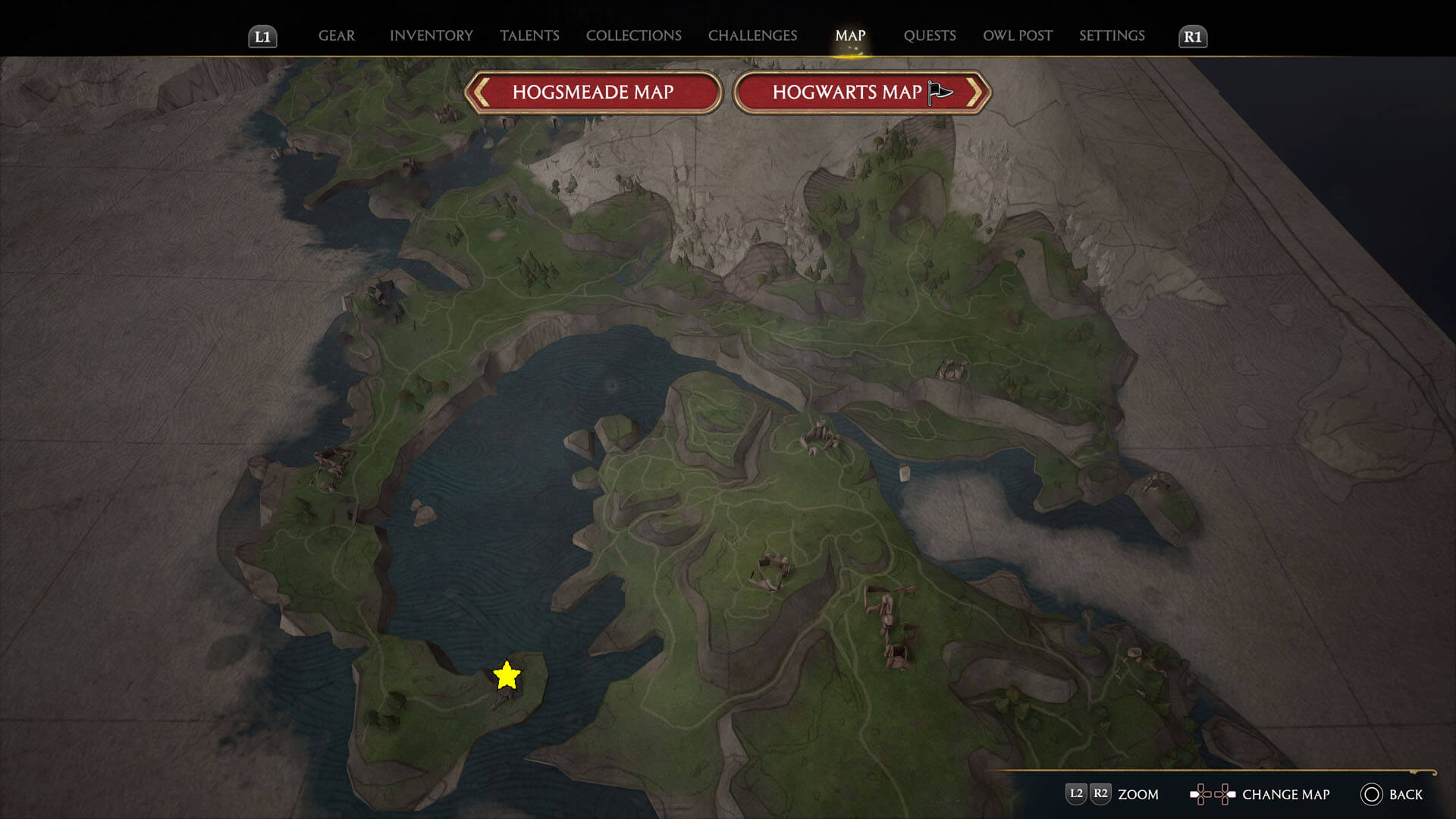Click the right arrow on Hogwarts Map banner
1456x819 pixels.
tap(977, 91)
